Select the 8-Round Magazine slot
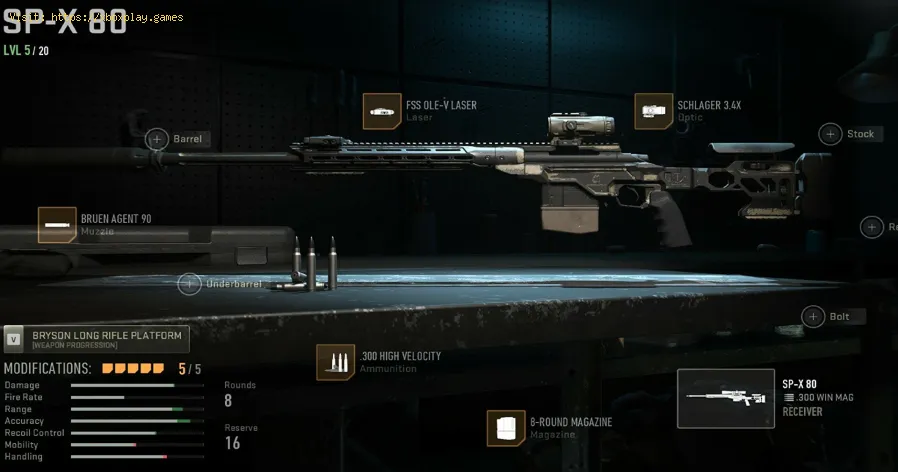 click(506, 428)
